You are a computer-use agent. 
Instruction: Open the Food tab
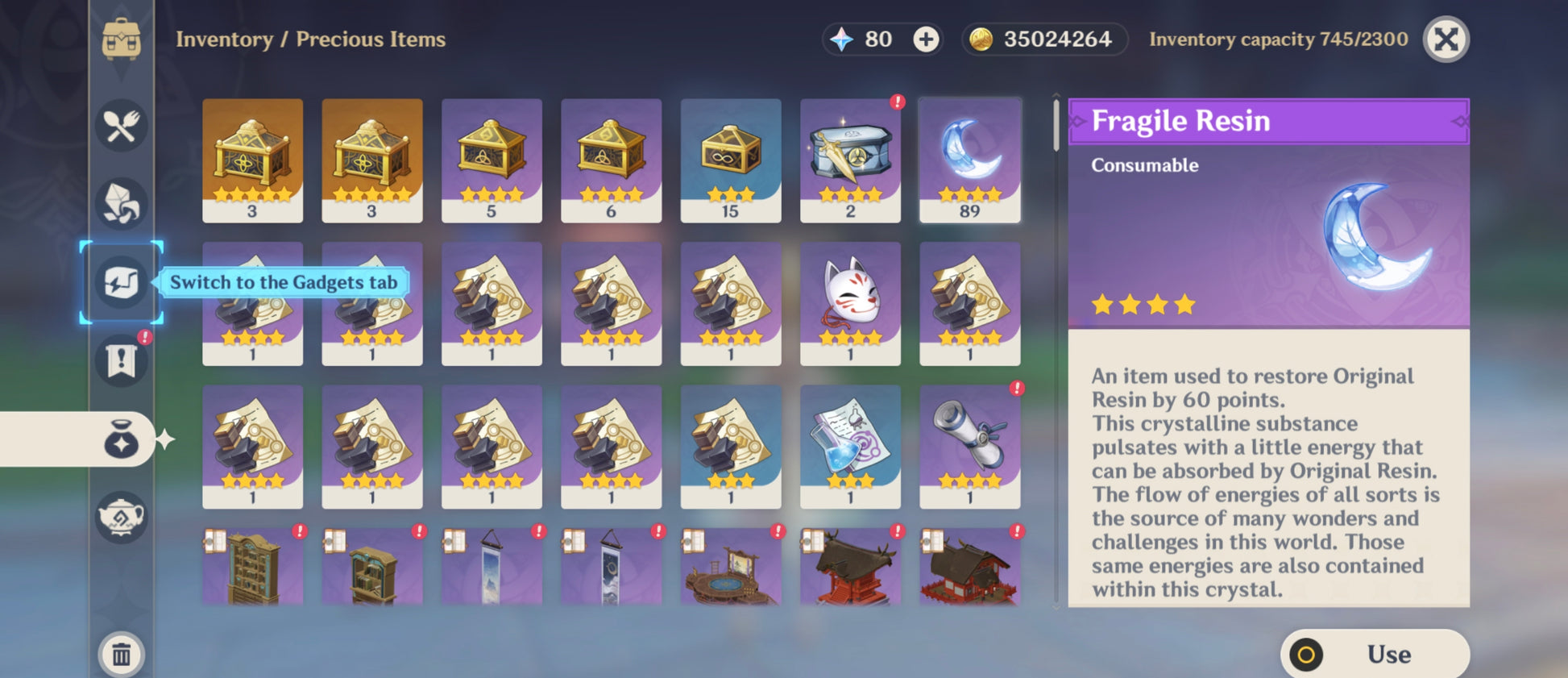tap(122, 126)
